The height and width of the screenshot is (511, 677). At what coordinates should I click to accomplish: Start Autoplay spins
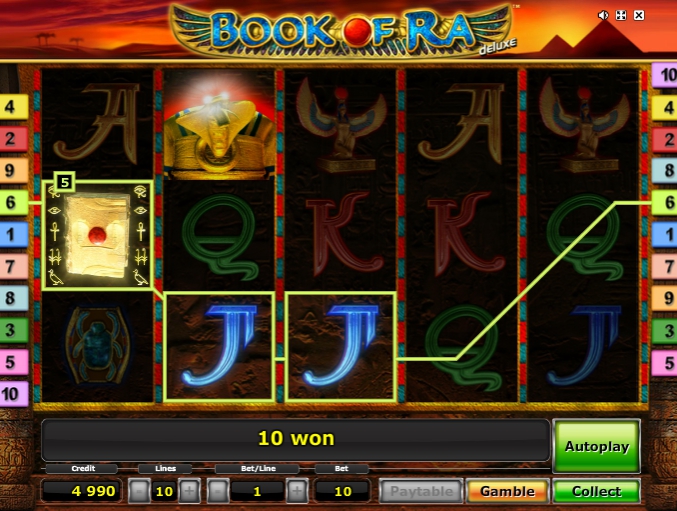click(x=596, y=446)
